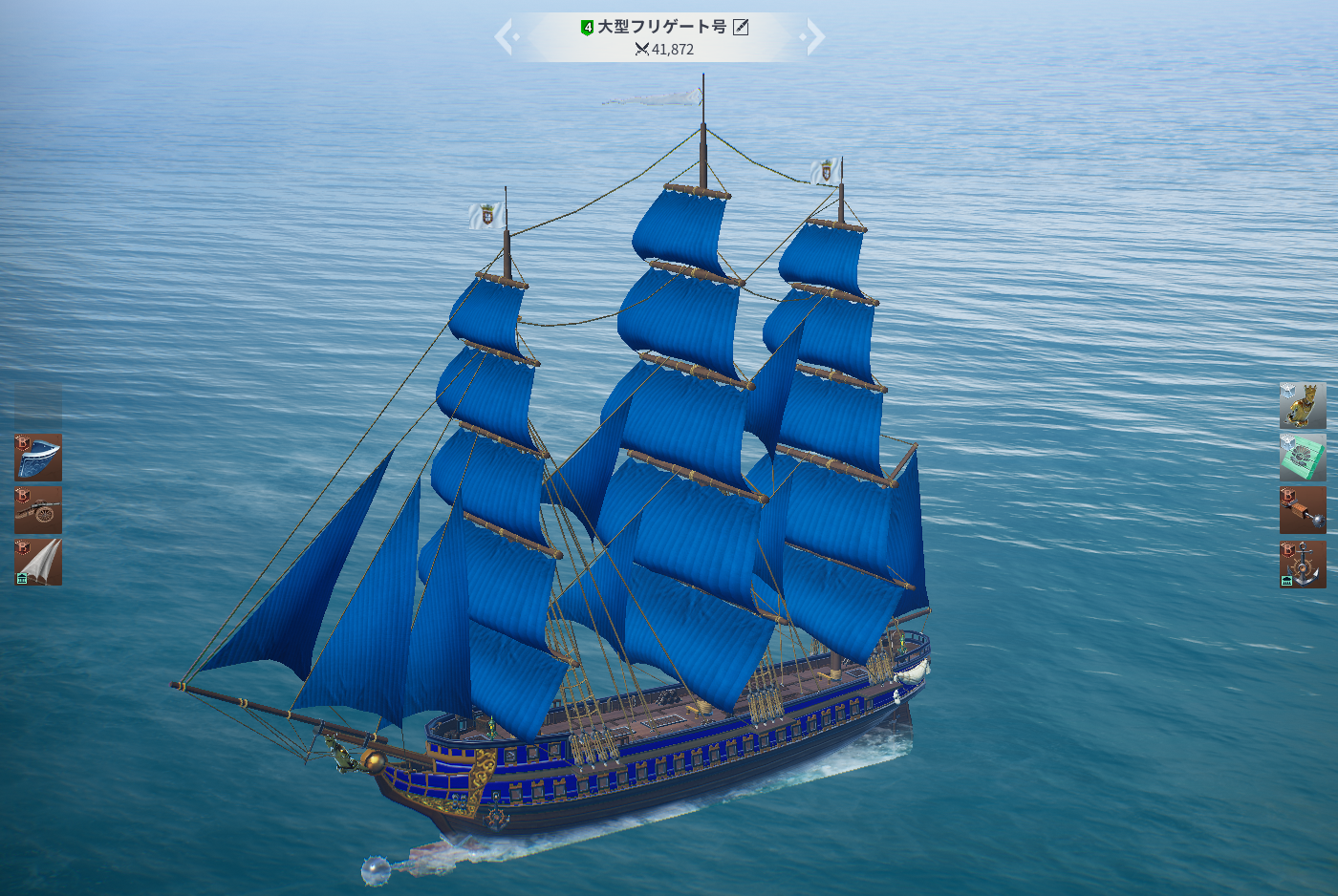Select the golden figurehead statue slot
The height and width of the screenshot is (896, 1338).
pos(1303,406)
